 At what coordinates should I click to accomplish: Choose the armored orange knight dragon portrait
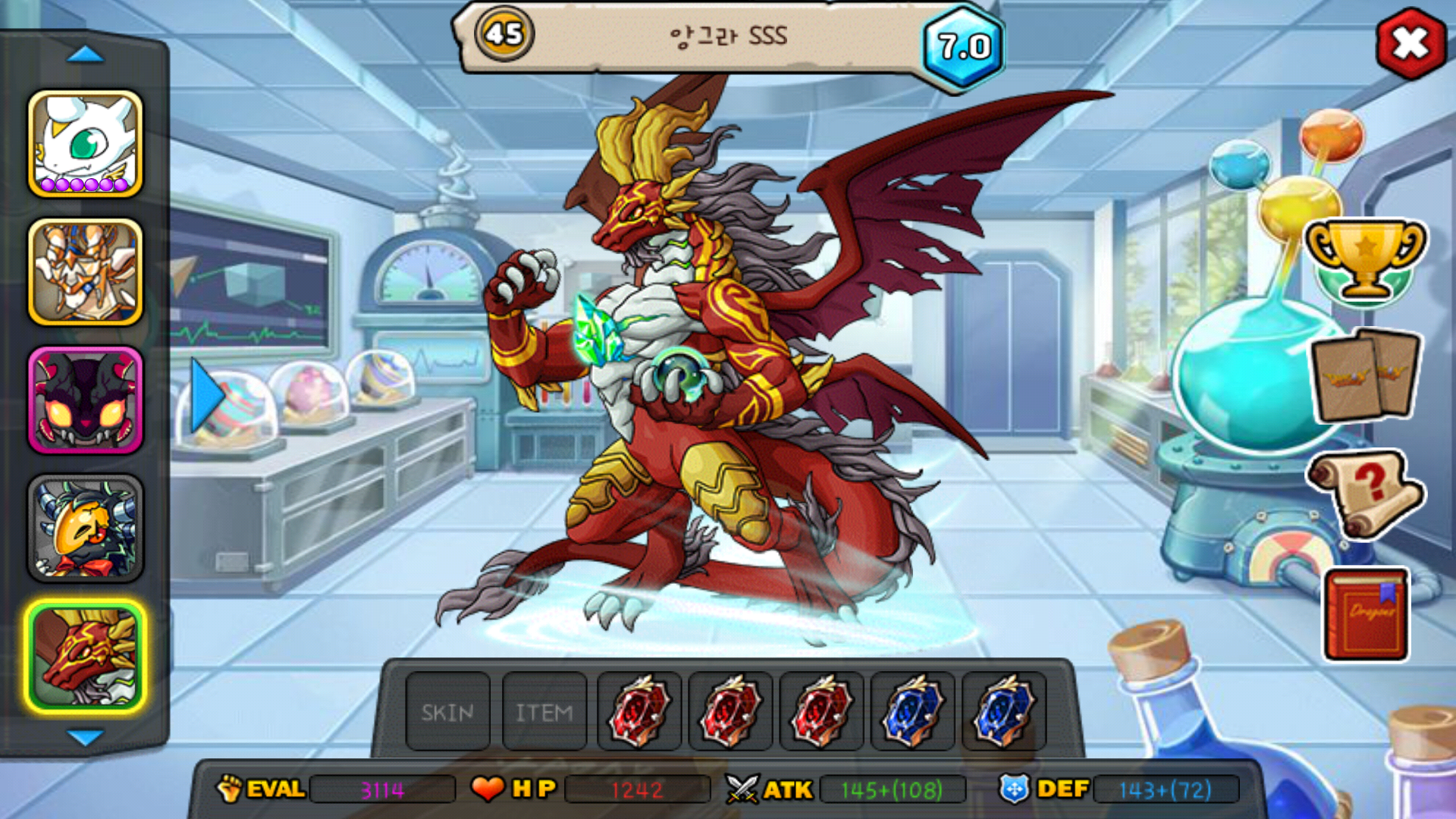click(86, 272)
